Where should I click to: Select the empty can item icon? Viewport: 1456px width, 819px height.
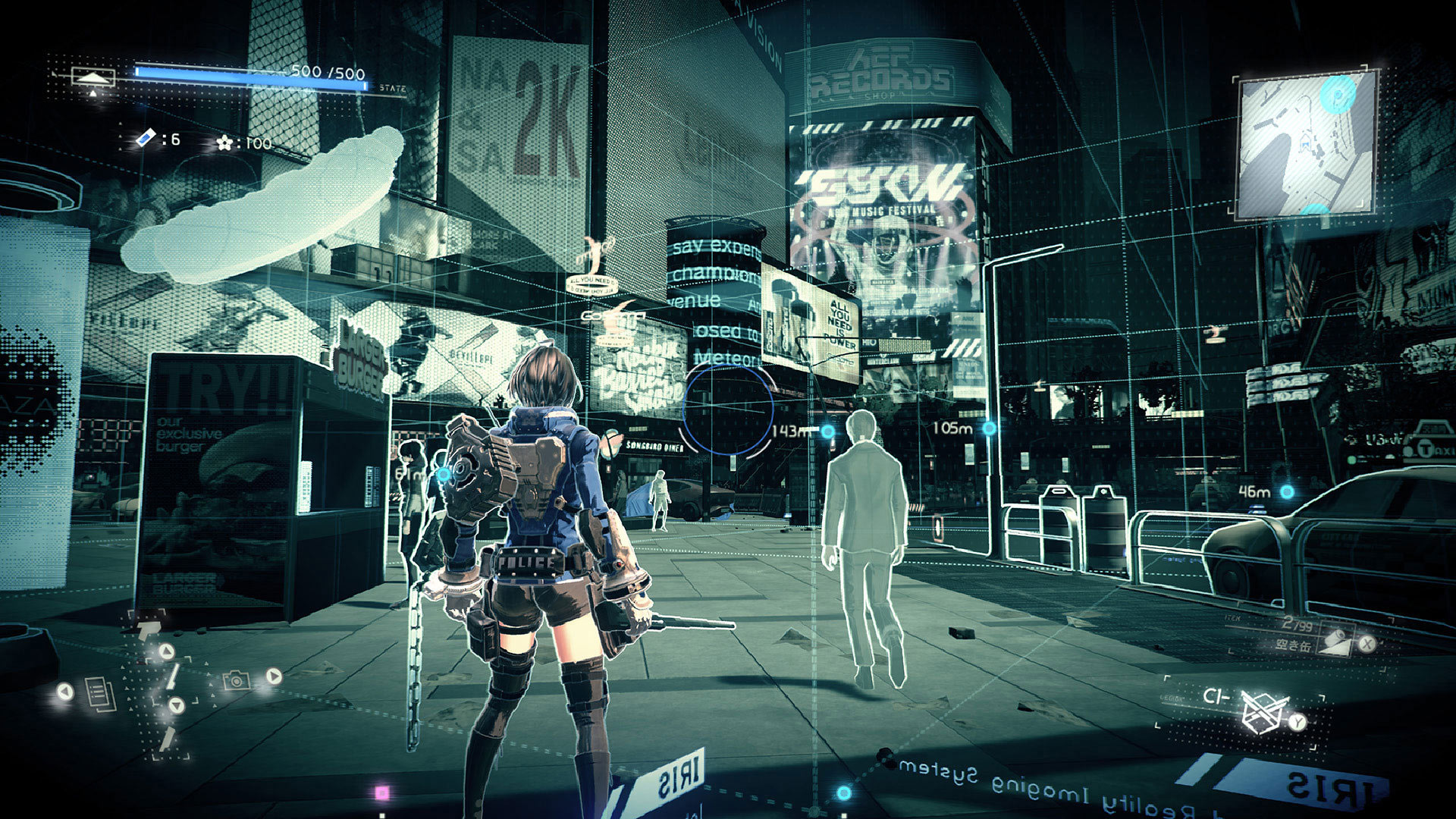[x=1337, y=639]
